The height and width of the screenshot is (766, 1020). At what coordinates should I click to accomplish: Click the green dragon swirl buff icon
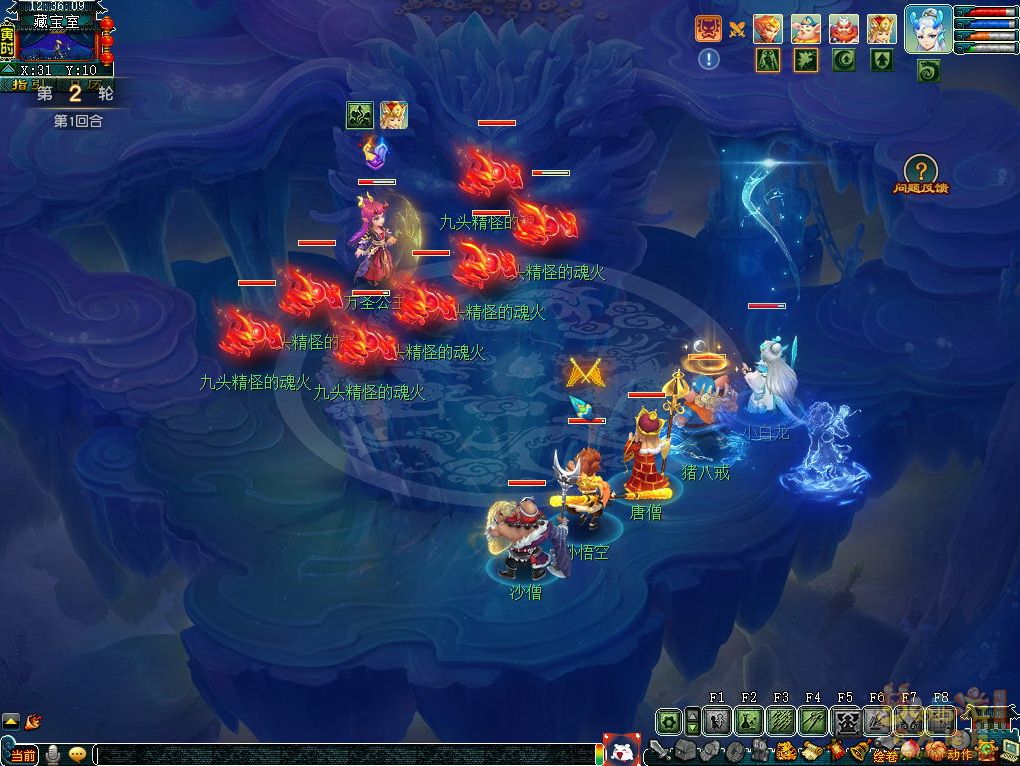click(929, 71)
